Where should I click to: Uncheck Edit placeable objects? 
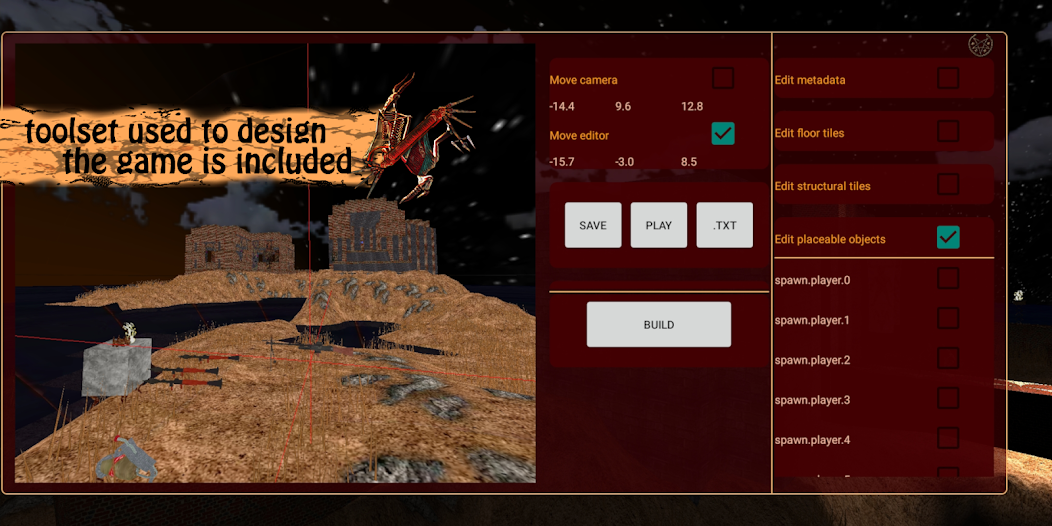click(x=948, y=238)
